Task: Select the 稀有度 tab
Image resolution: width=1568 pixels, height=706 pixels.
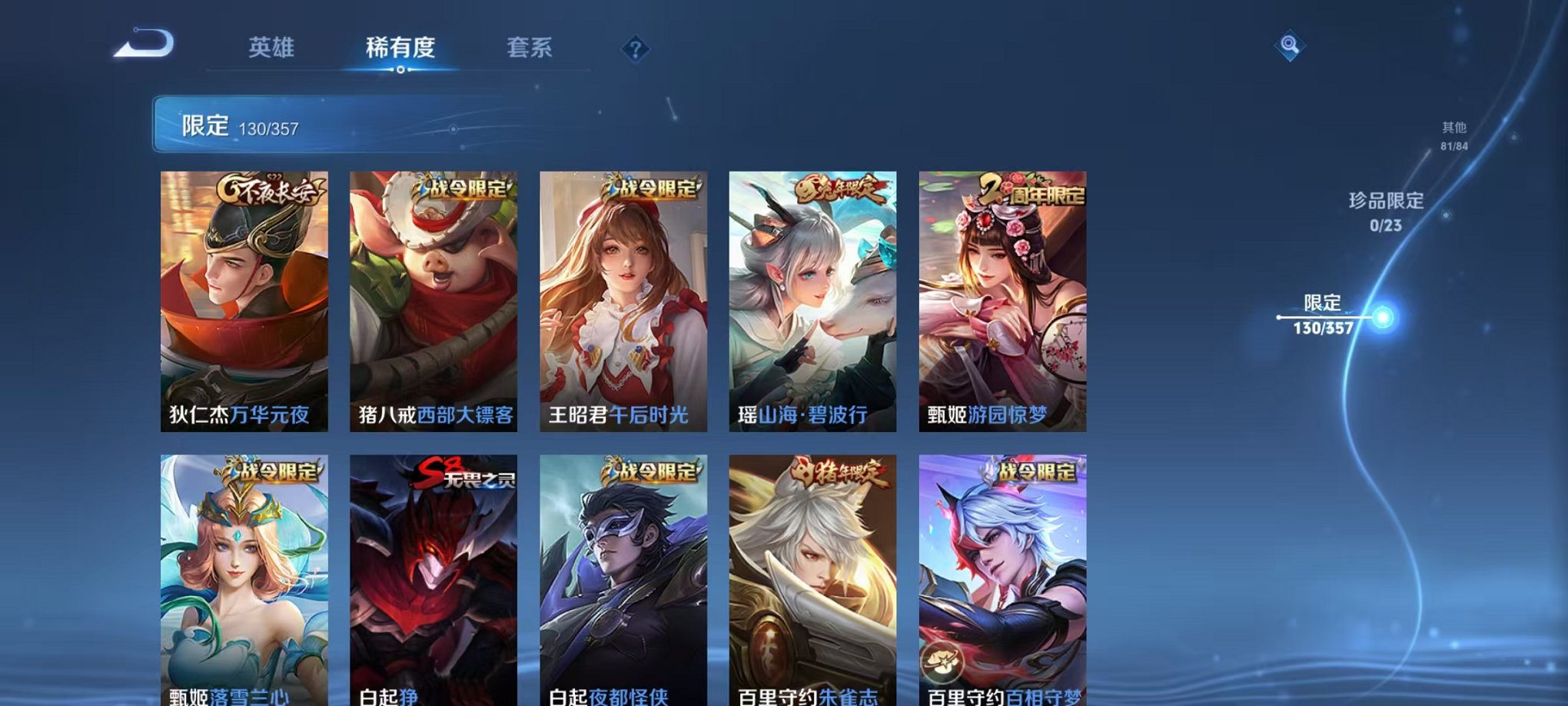Action: pyautogui.click(x=401, y=48)
